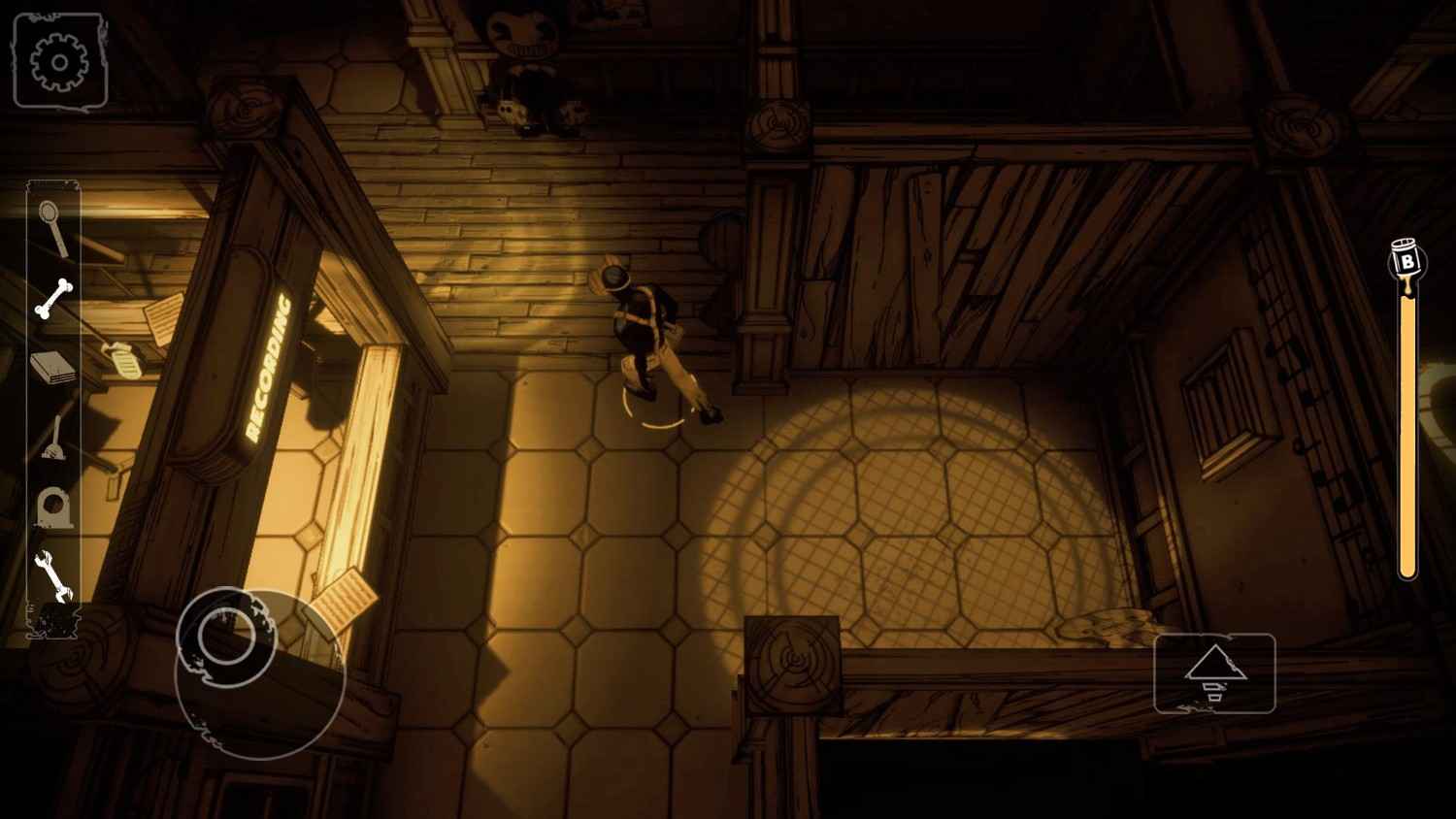
Task: Select the bone inventory item
Action: pyautogui.click(x=56, y=296)
